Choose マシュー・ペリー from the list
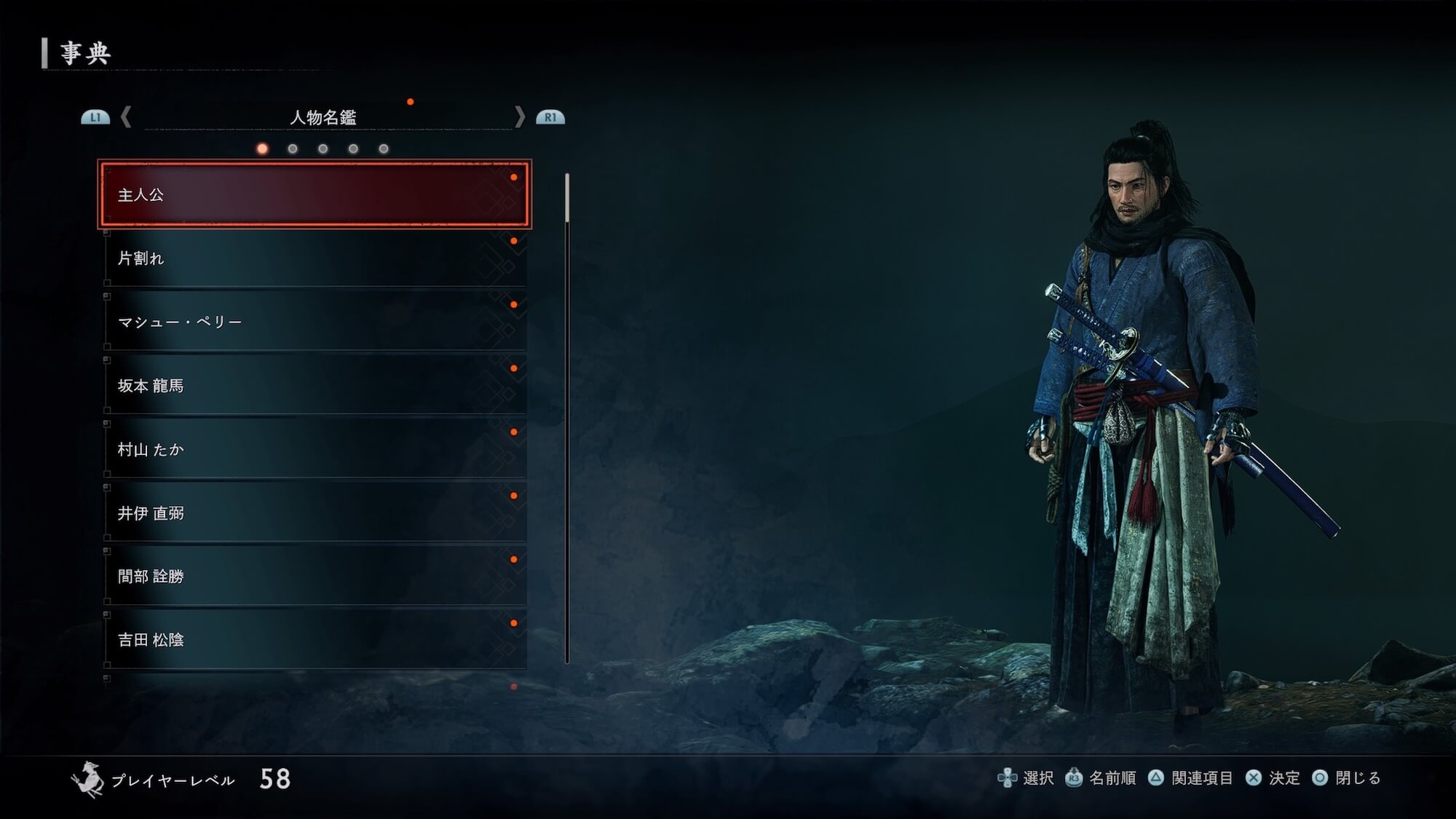The width and height of the screenshot is (1456, 819). [314, 322]
